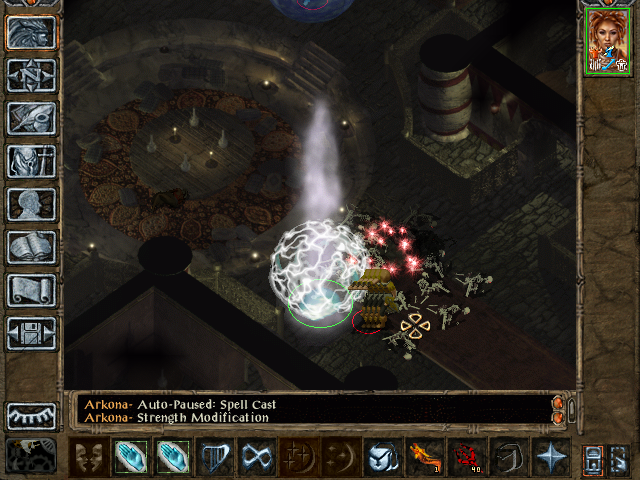Open options via the floppy disk icon
This screenshot has width=640, height=480.
pyautogui.click(x=31, y=333)
